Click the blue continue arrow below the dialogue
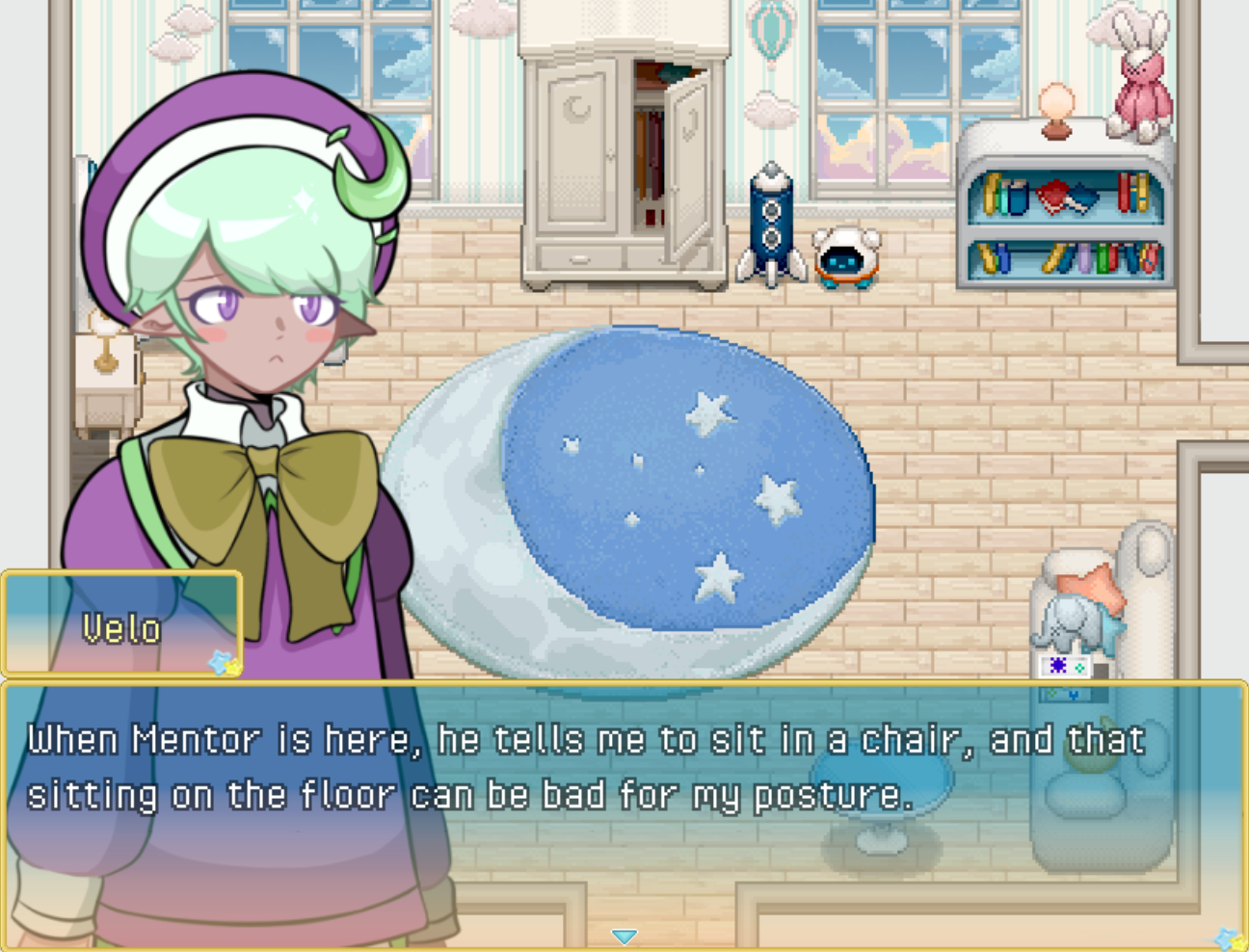This screenshot has height=952, width=1249. click(624, 935)
